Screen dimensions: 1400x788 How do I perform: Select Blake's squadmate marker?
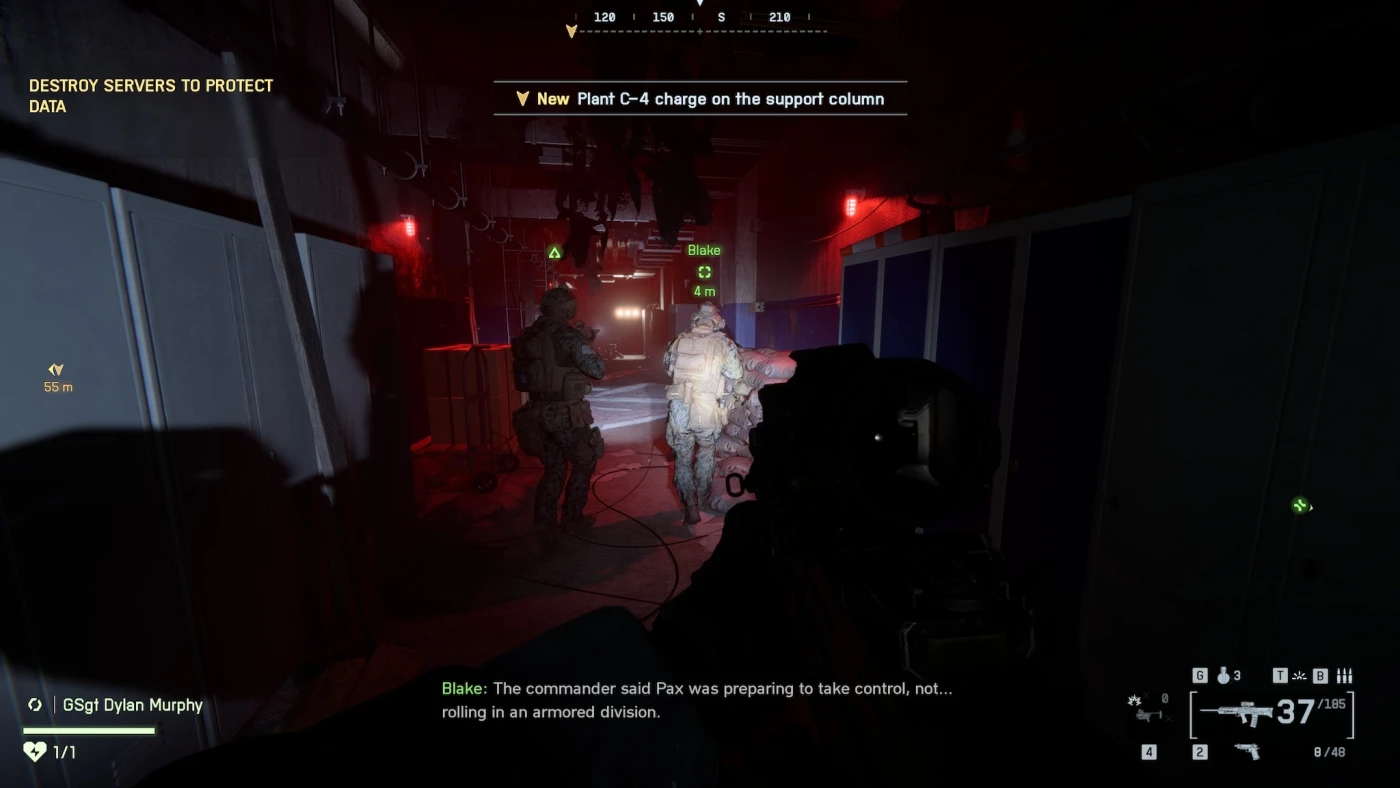pos(704,271)
